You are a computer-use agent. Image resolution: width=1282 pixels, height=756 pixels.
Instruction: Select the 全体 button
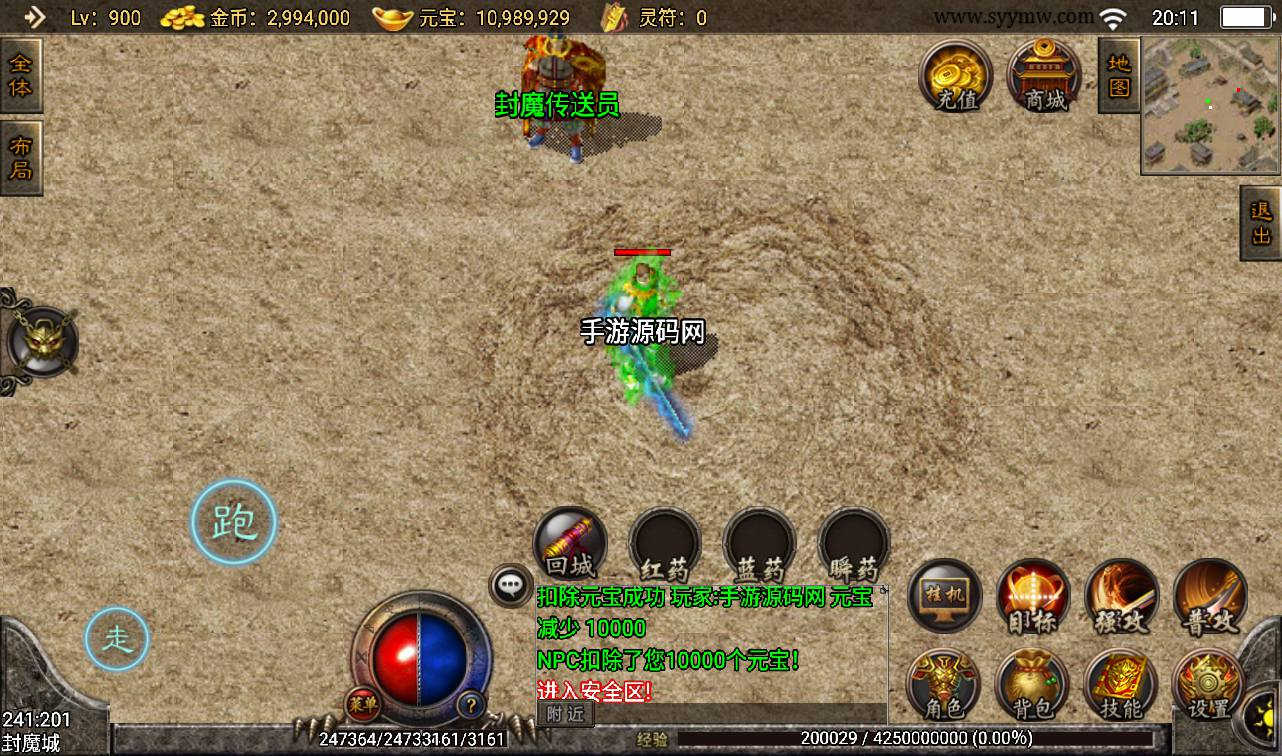[x=20, y=75]
